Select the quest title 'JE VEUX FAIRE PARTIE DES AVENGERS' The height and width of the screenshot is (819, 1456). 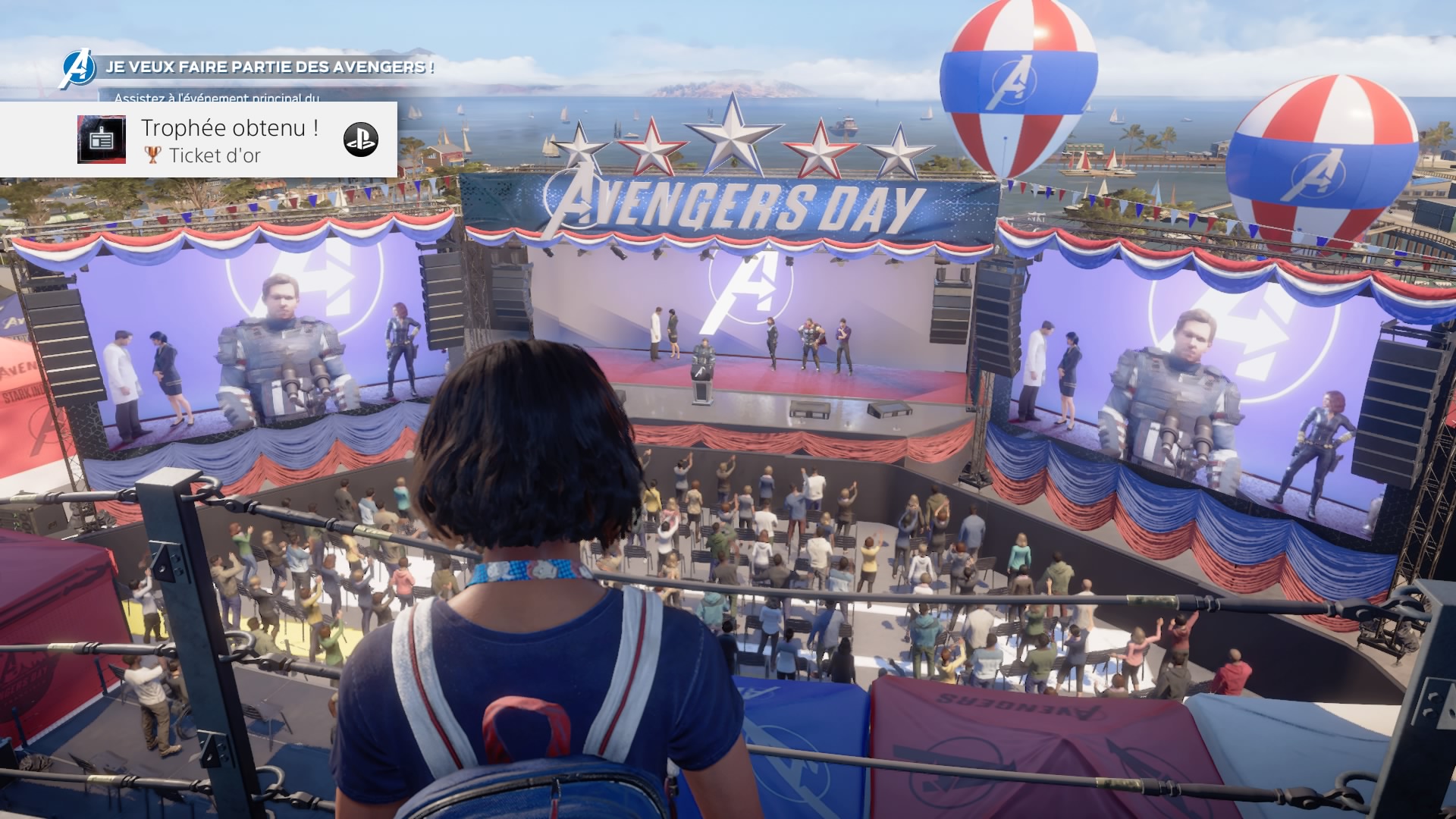(269, 69)
